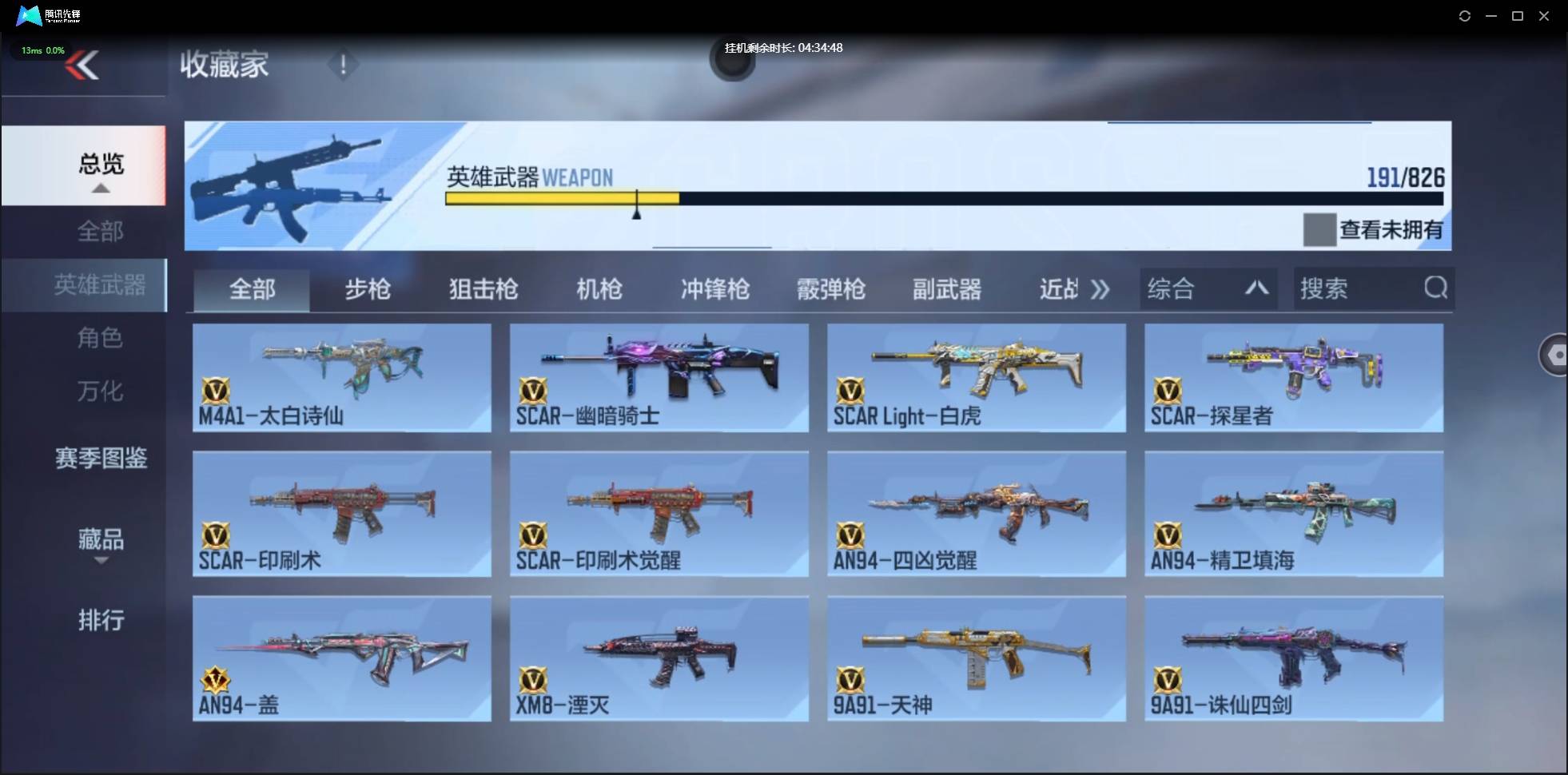The height and width of the screenshot is (775, 1568).
Task: Click the Tencent Pioneer logo
Action: [29, 15]
